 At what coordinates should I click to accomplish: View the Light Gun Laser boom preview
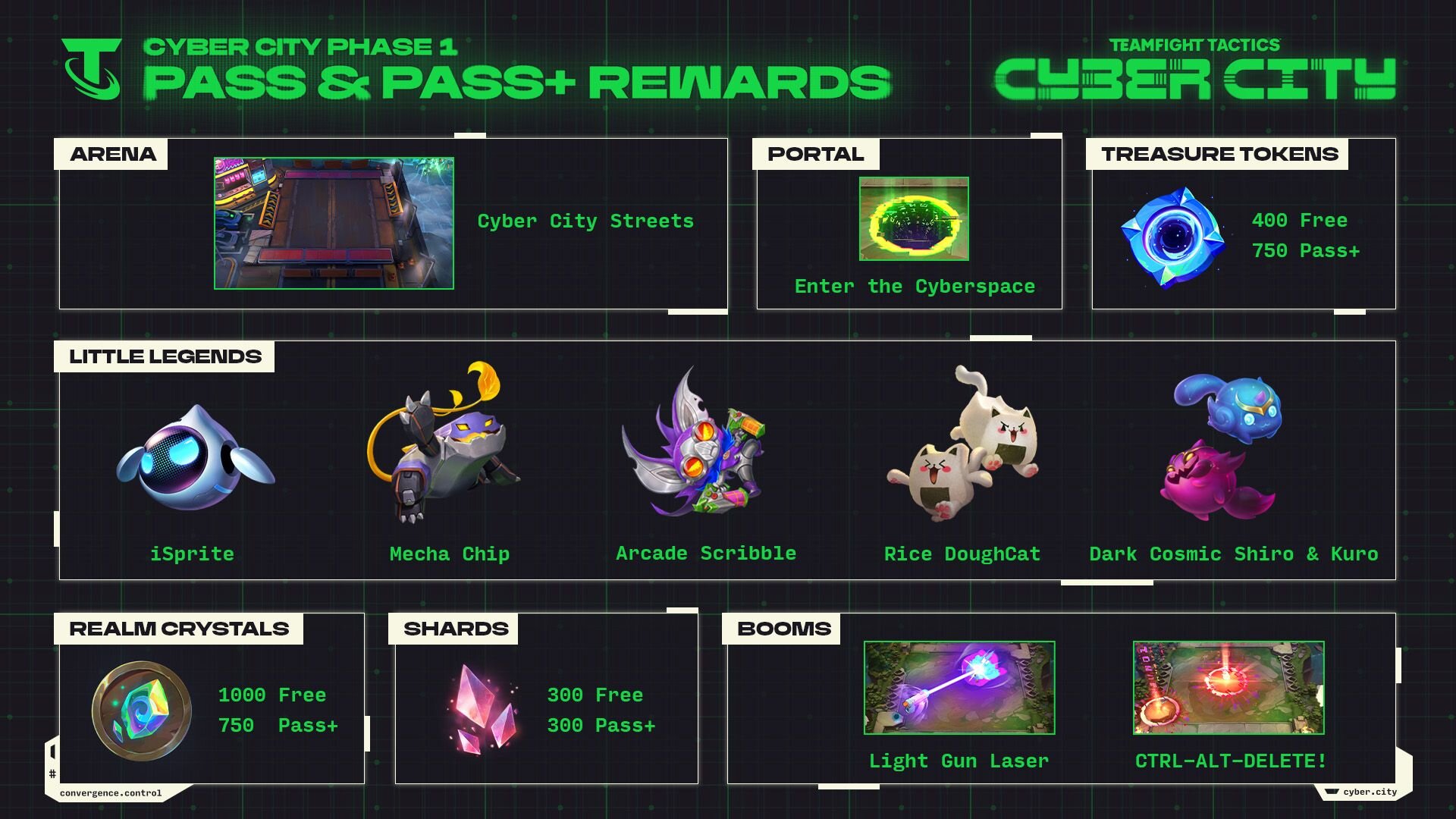point(959,688)
